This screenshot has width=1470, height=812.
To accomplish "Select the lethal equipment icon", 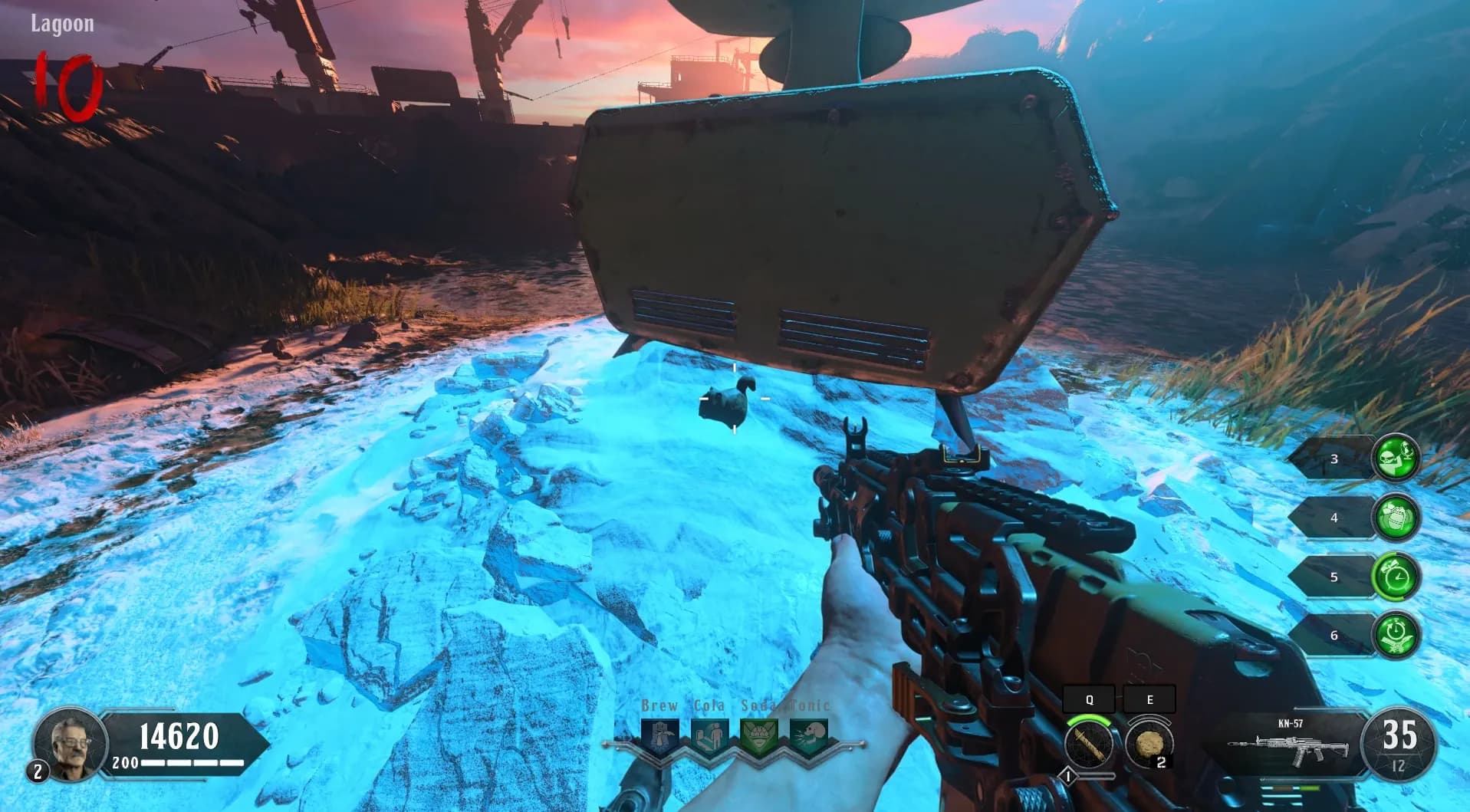I will click(x=1148, y=745).
